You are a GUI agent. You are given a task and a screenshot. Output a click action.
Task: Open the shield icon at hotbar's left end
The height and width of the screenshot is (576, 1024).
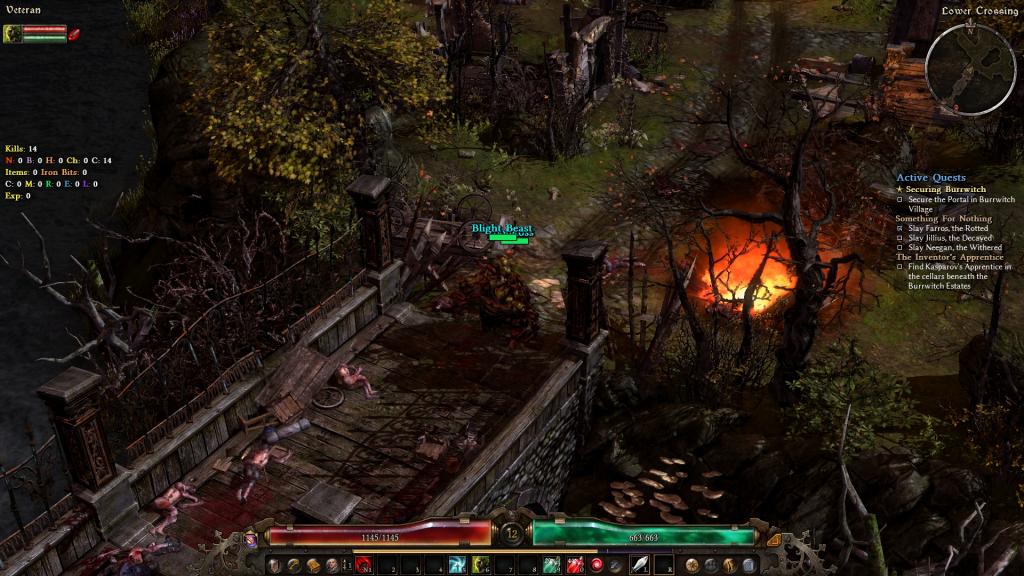click(x=274, y=565)
